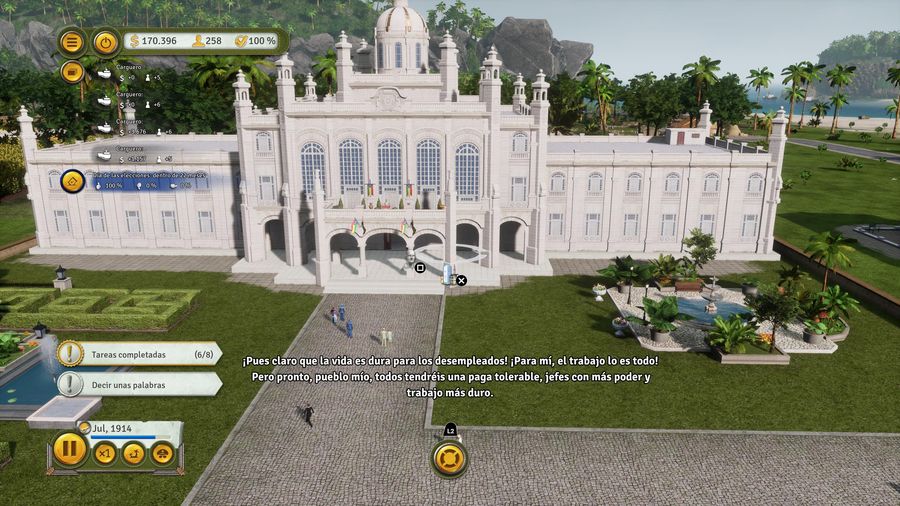This screenshot has height=506, width=900.
Task: Click the round power symbol button
Action: 105,42
